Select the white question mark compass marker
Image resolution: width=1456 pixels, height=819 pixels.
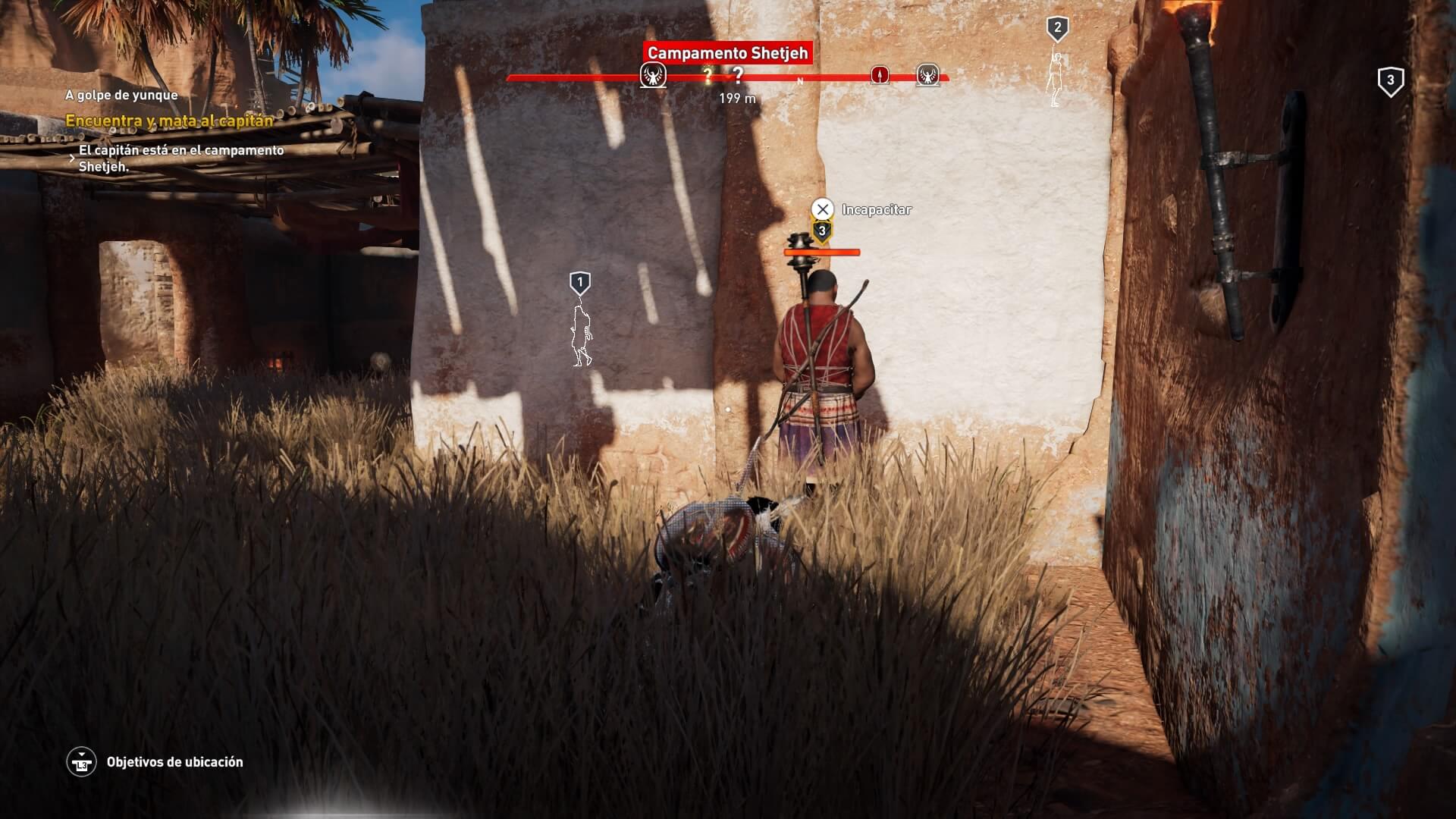[736, 75]
